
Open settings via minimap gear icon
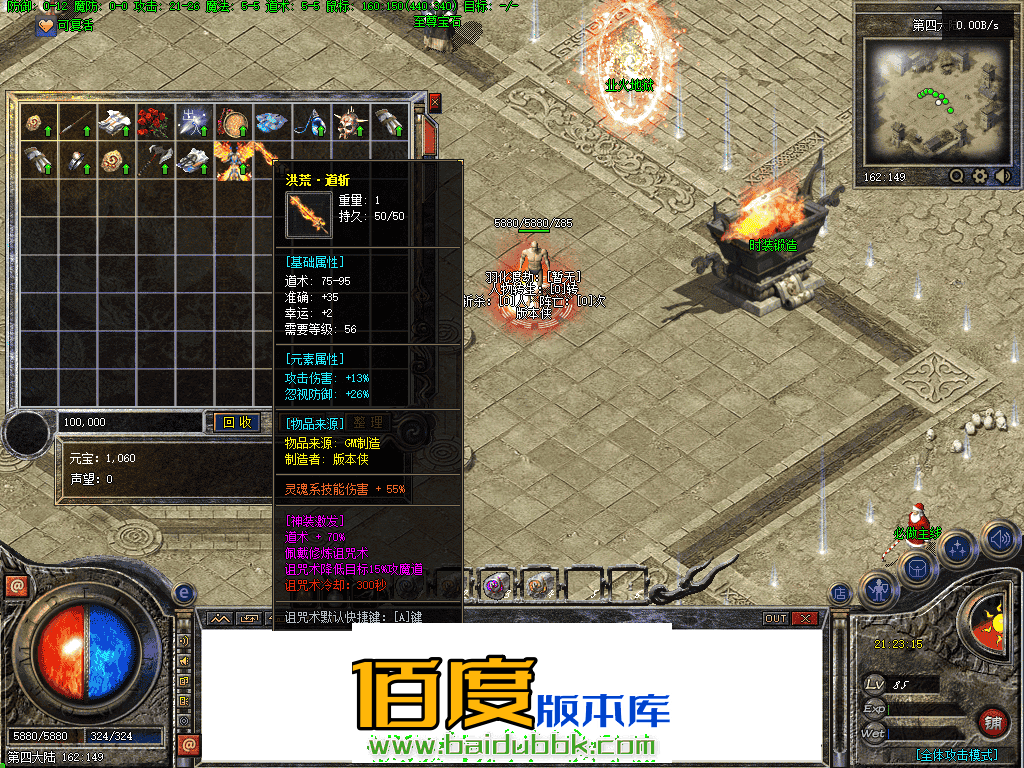pos(980,176)
